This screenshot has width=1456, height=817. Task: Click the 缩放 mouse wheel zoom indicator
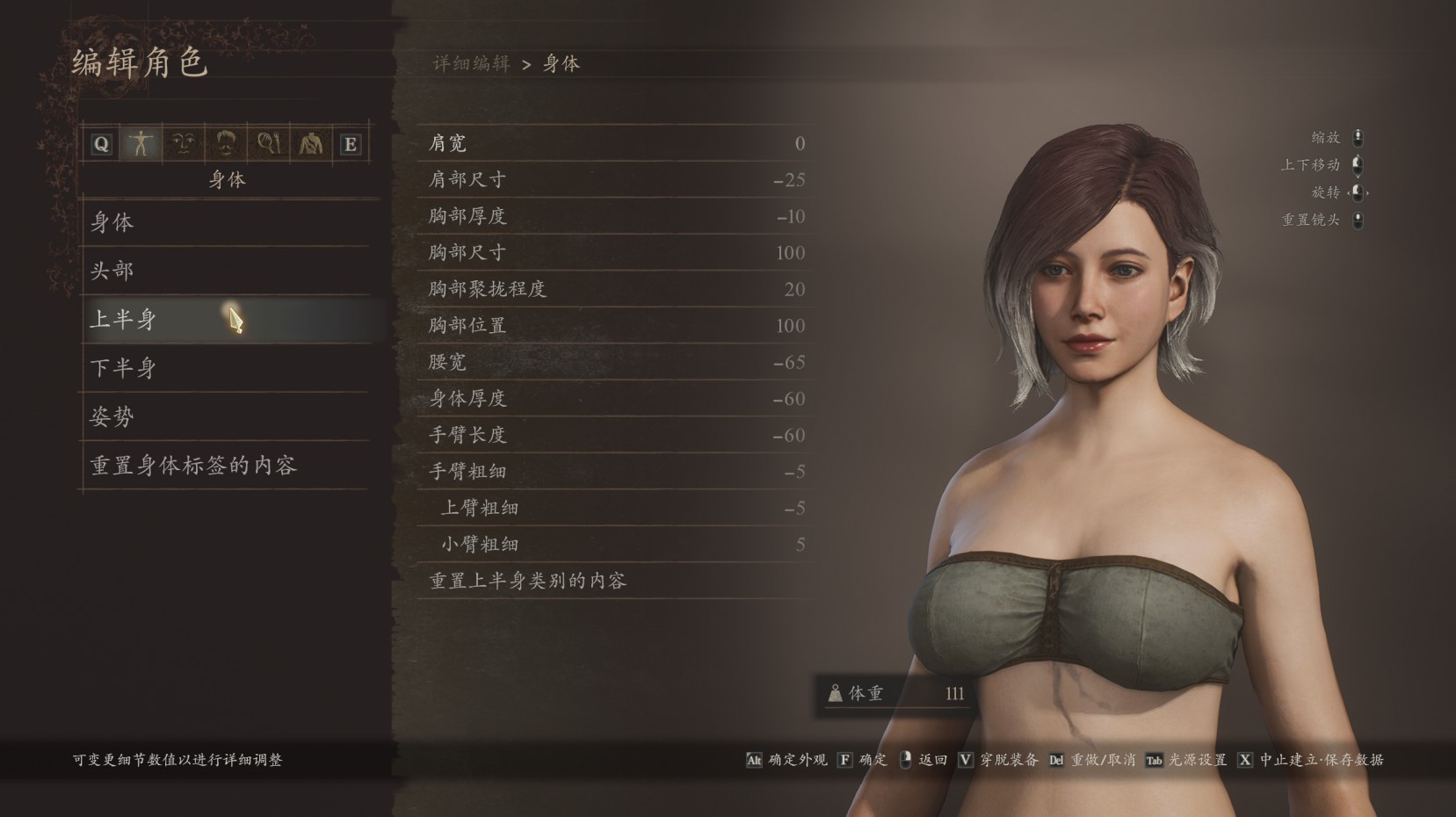point(1357,137)
